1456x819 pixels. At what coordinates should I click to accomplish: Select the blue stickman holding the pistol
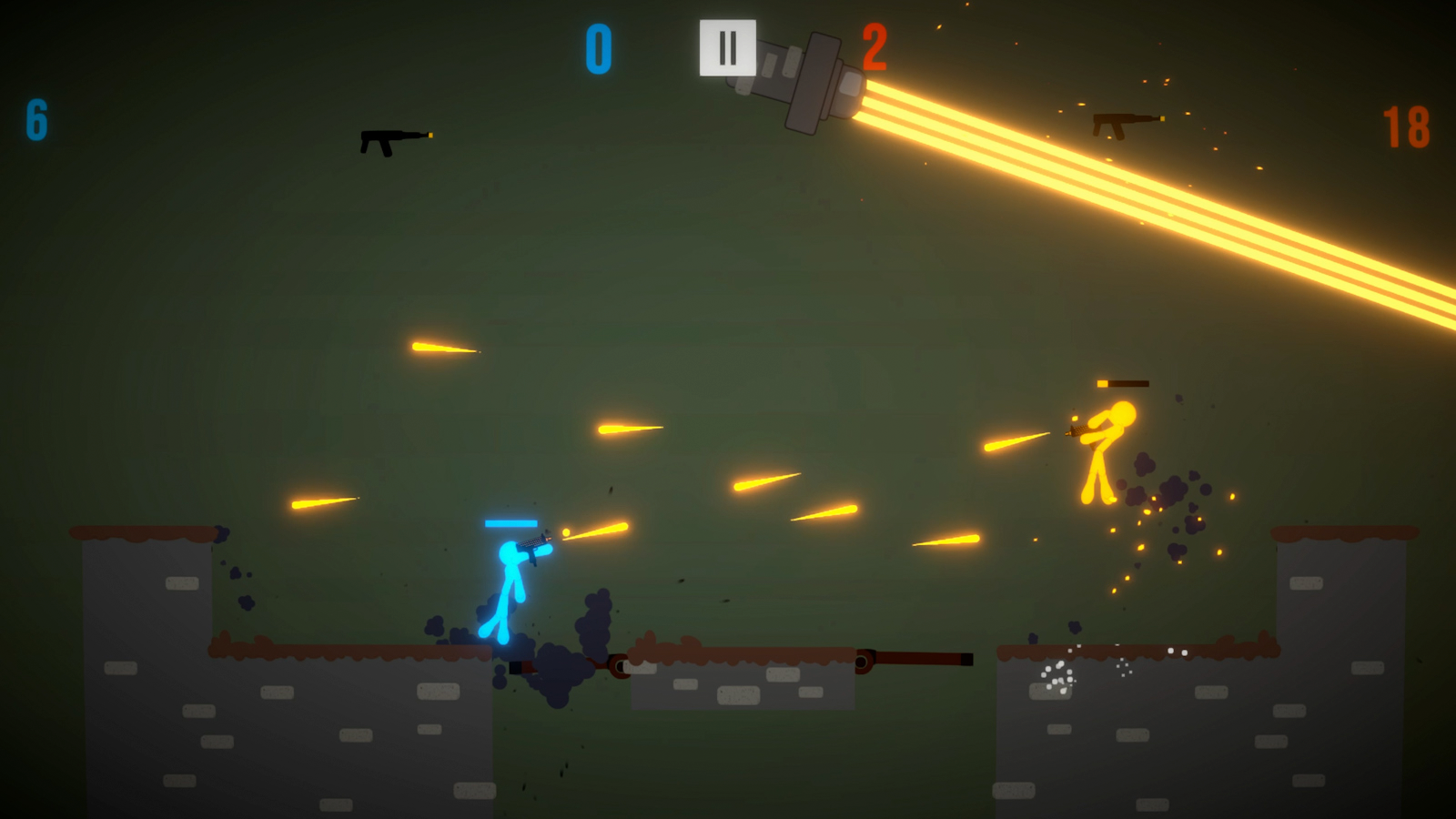[x=510, y=582]
